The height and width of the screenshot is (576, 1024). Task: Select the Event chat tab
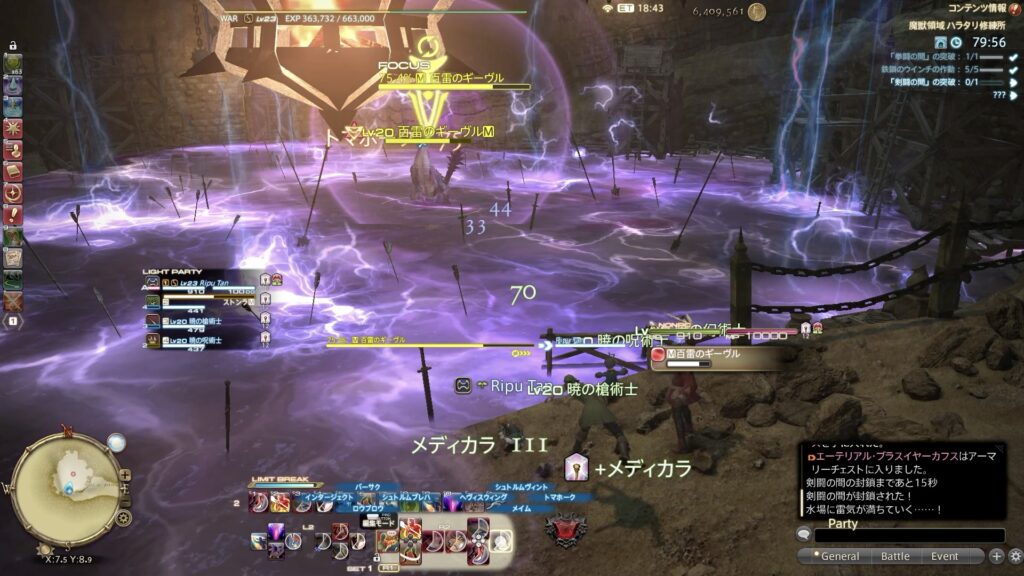tap(944, 556)
